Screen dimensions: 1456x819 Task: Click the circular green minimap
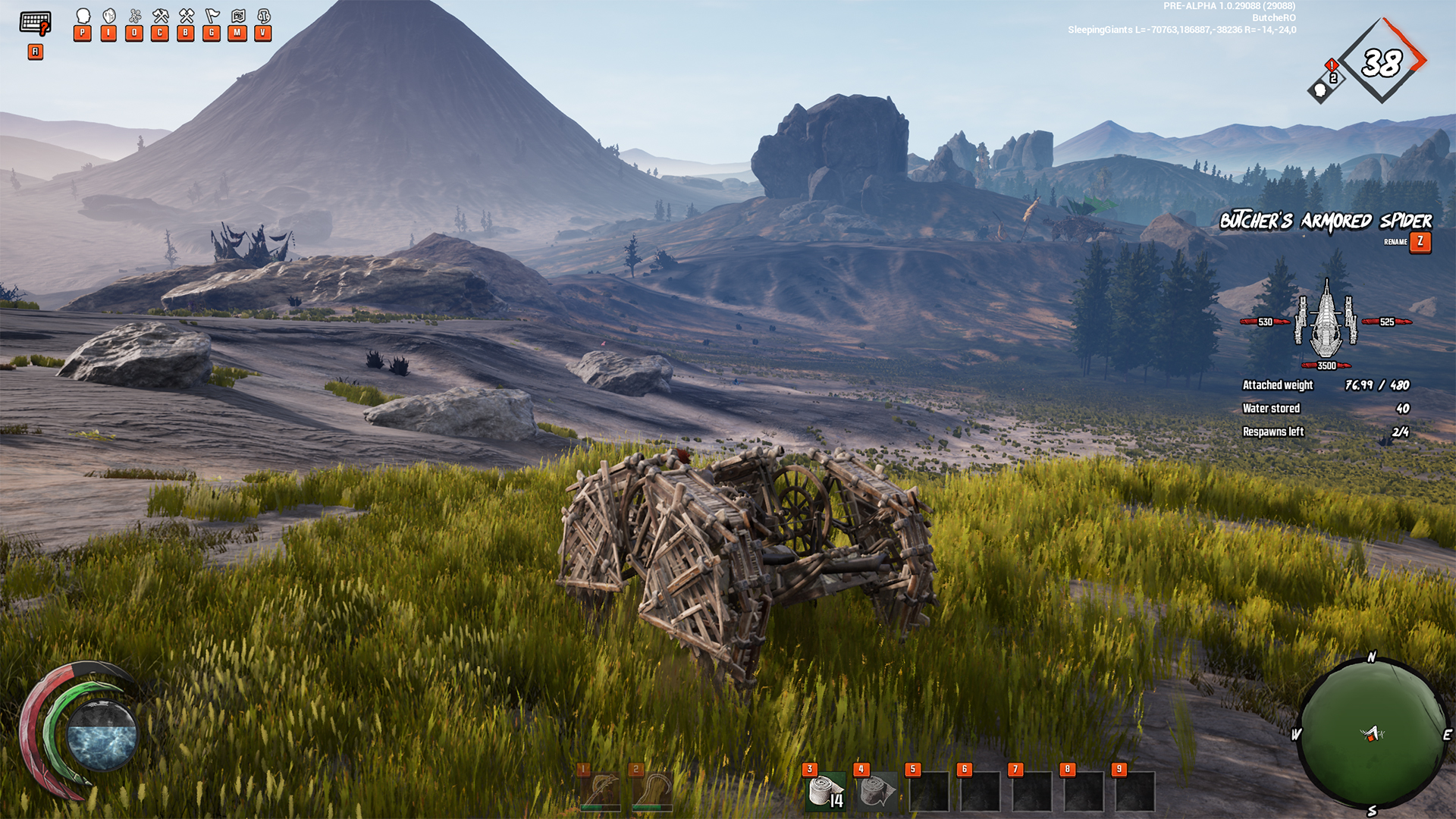point(1372,734)
